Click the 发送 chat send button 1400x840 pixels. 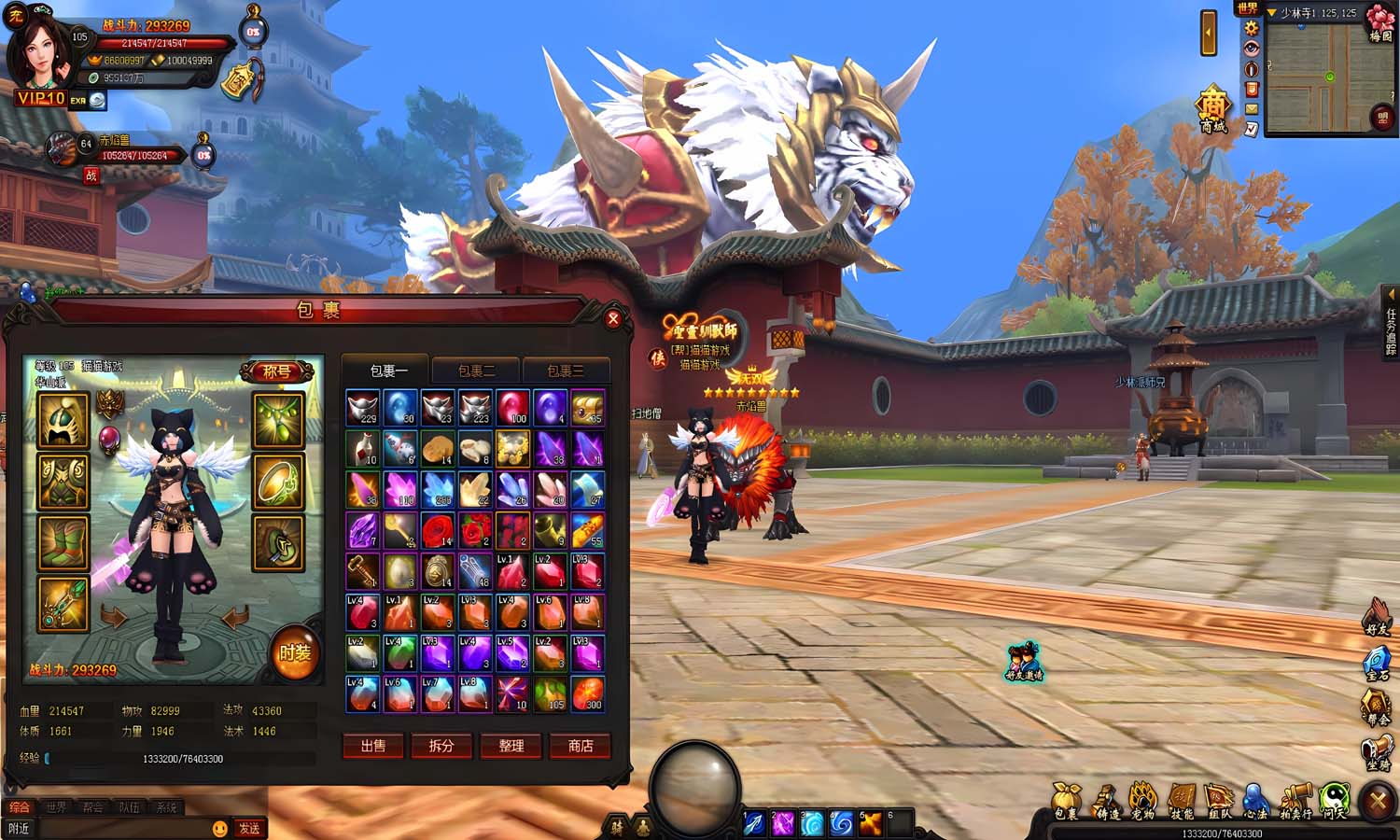click(x=249, y=829)
